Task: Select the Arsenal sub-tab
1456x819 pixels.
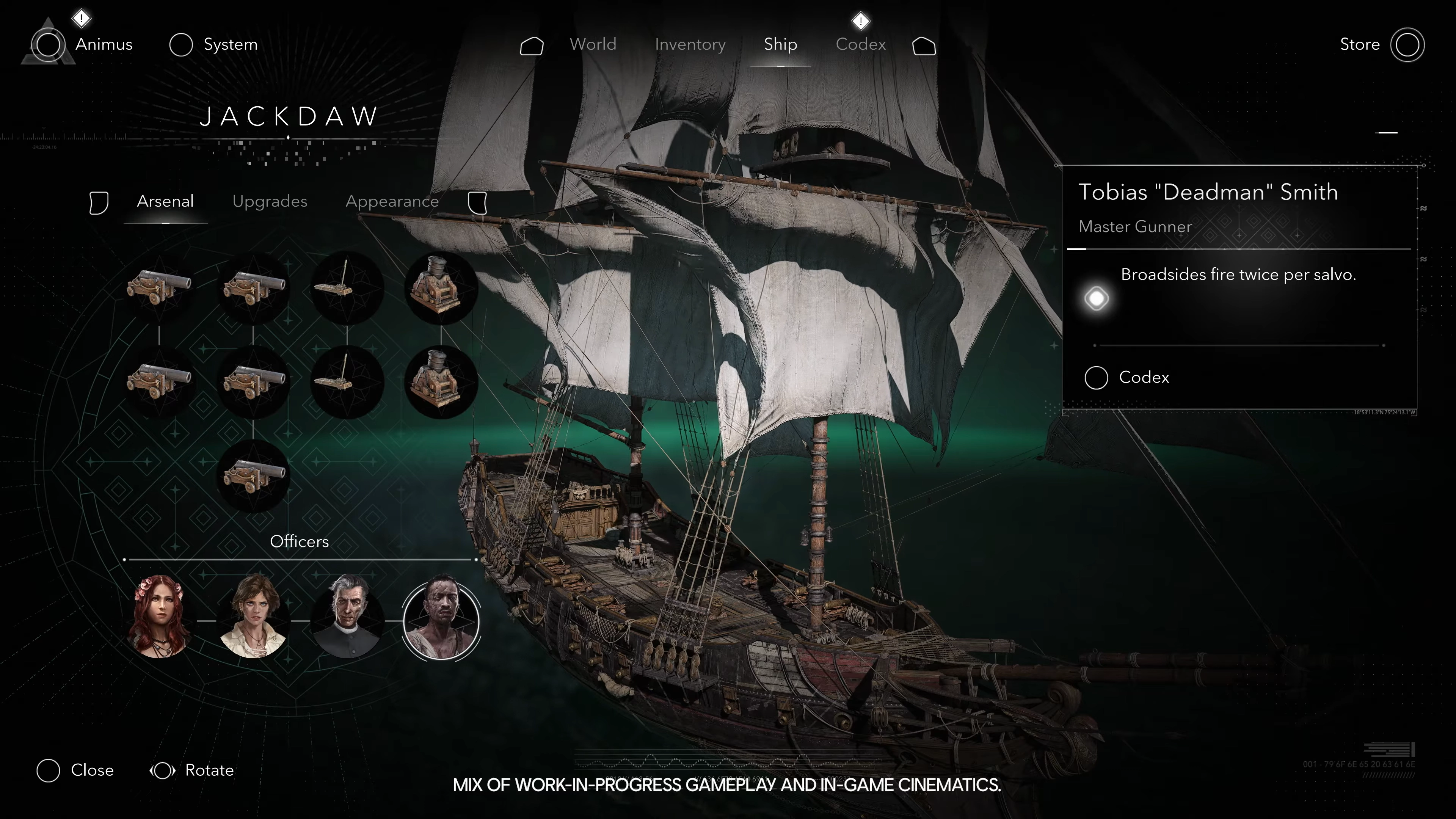Action: [x=165, y=201]
